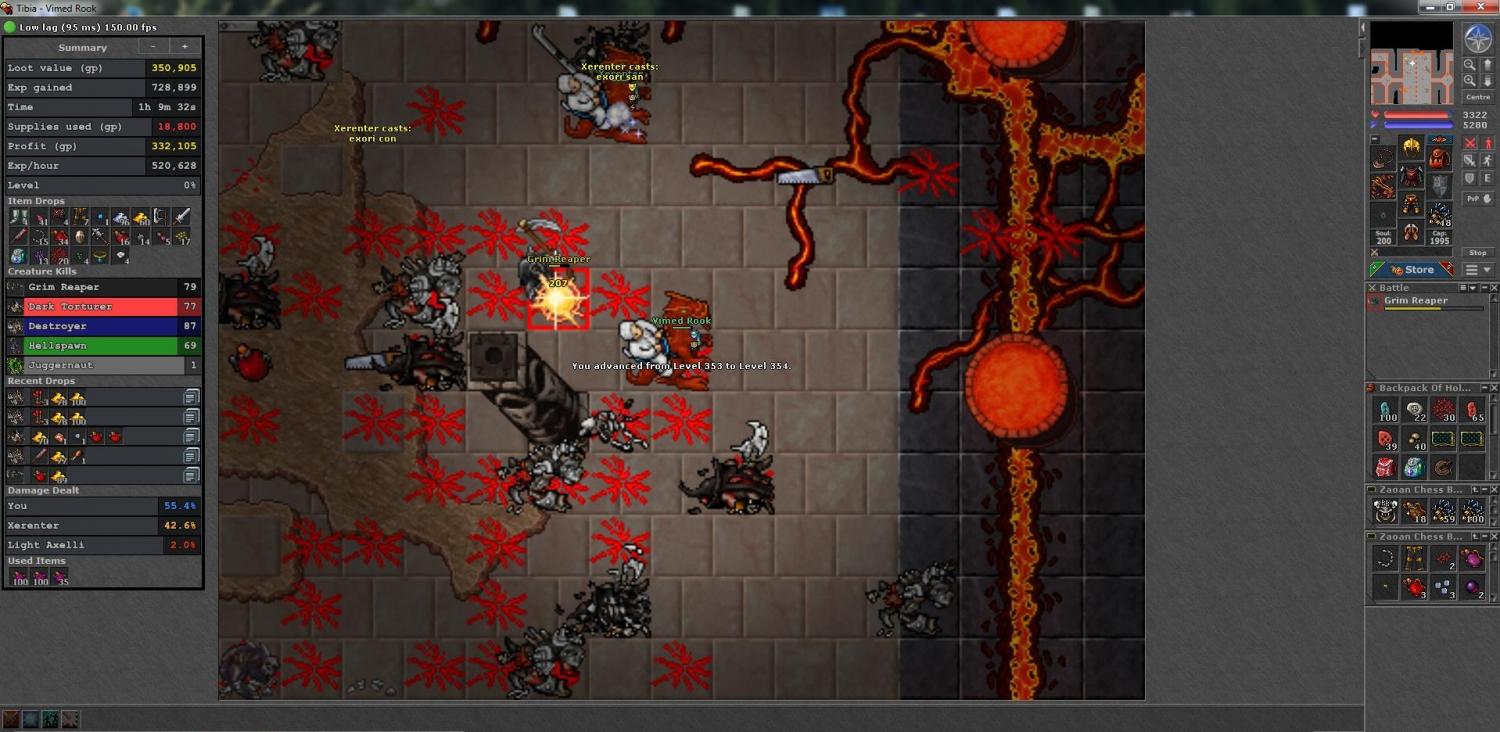Select the red backpack in container
The width and height of the screenshot is (1500, 732).
click(1385, 467)
